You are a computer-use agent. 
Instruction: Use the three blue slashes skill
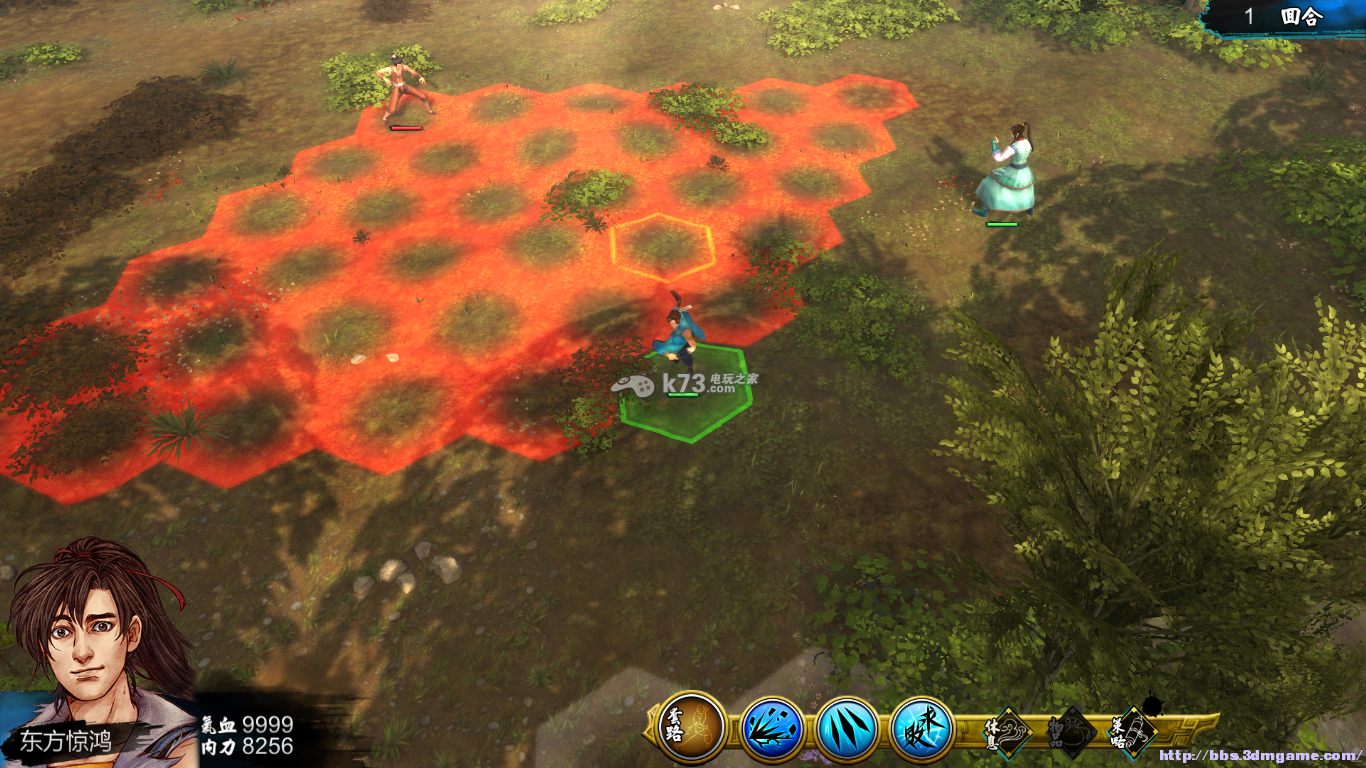point(847,728)
